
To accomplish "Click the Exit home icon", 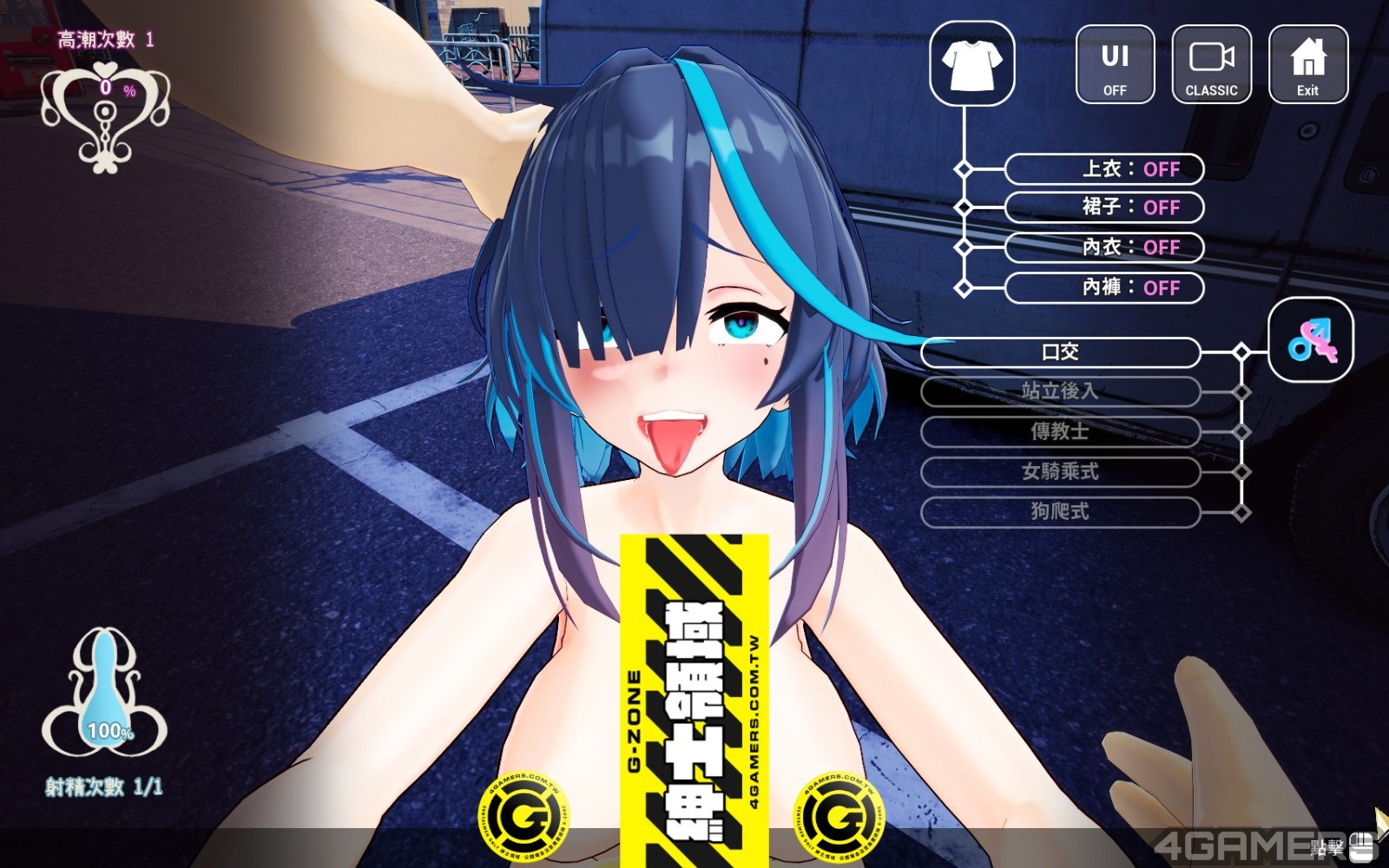I will [1307, 62].
